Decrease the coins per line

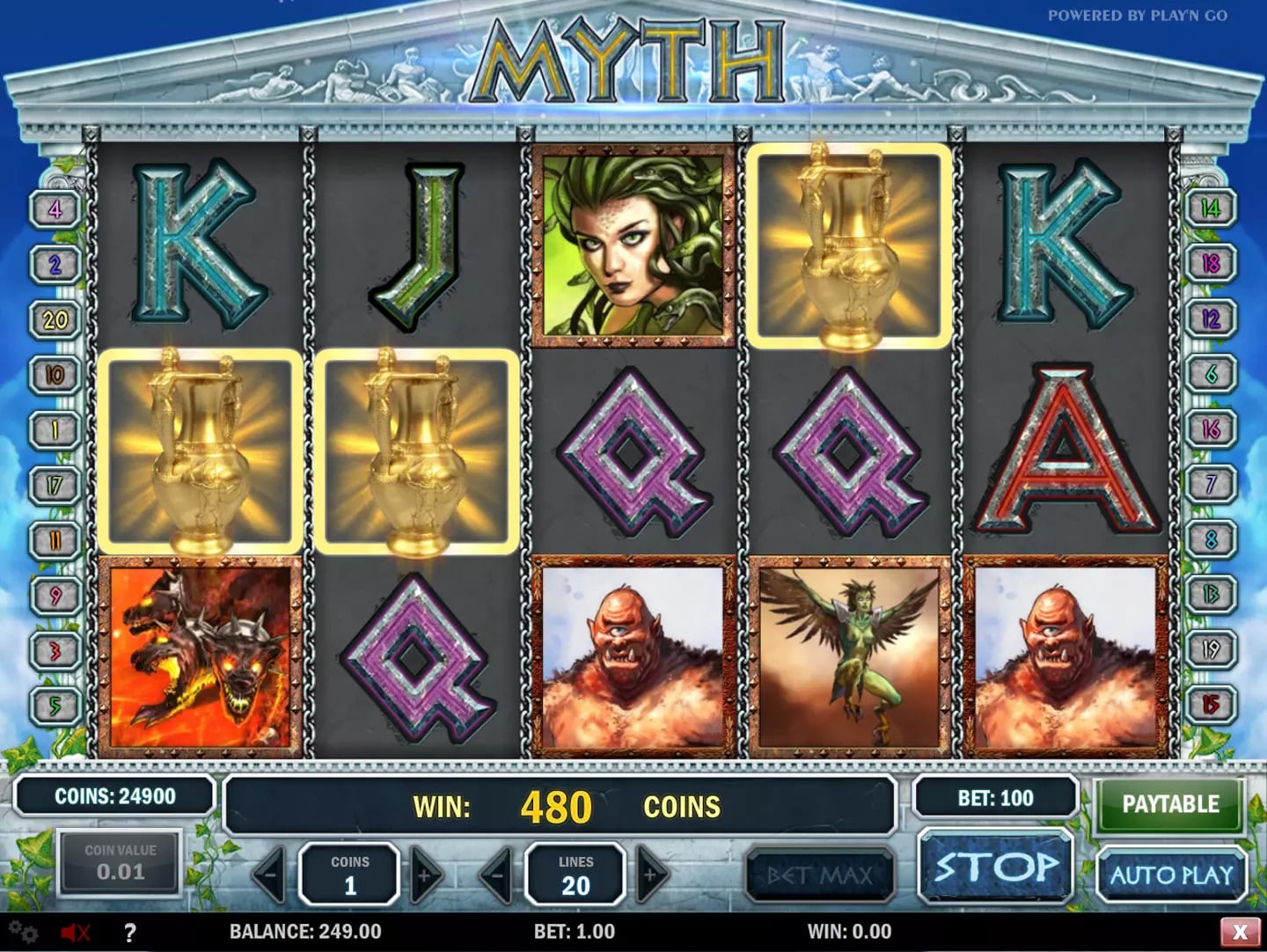coord(270,875)
